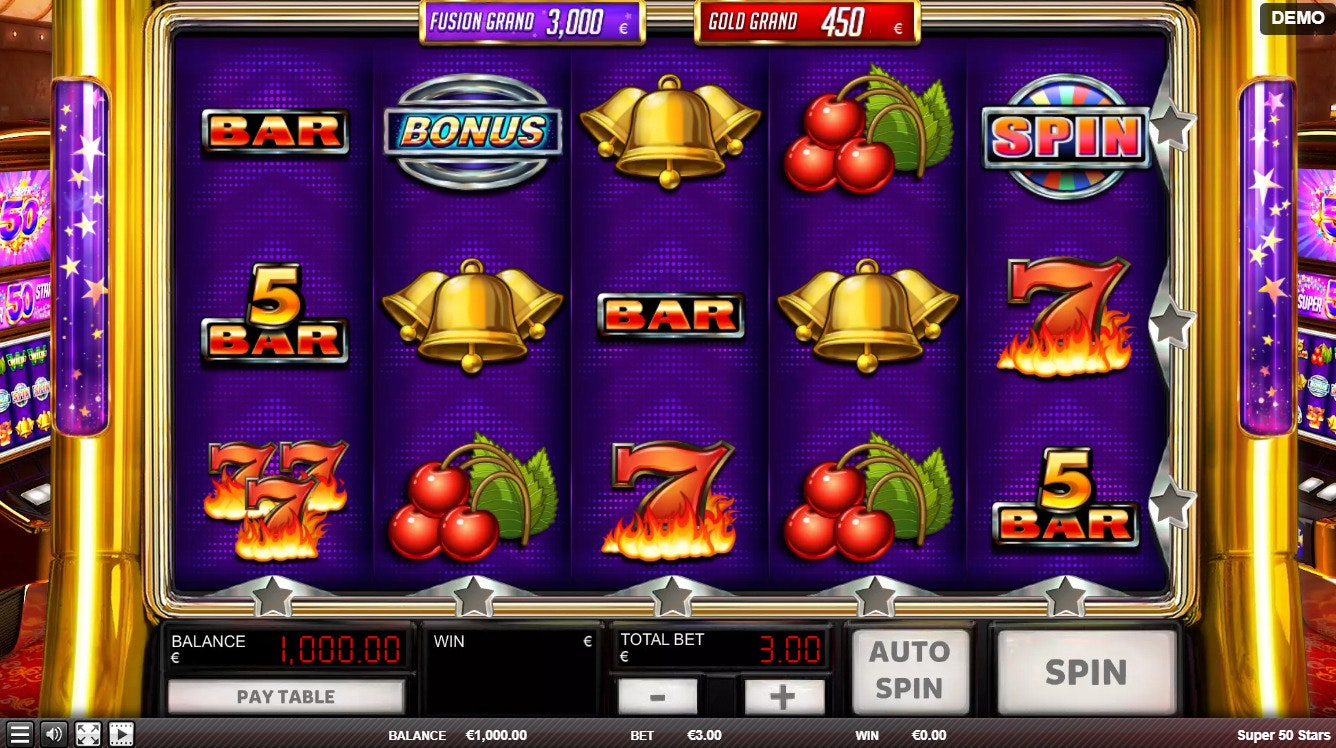The image size is (1336, 748).
Task: Open the game options menu
Action: [x=18, y=735]
